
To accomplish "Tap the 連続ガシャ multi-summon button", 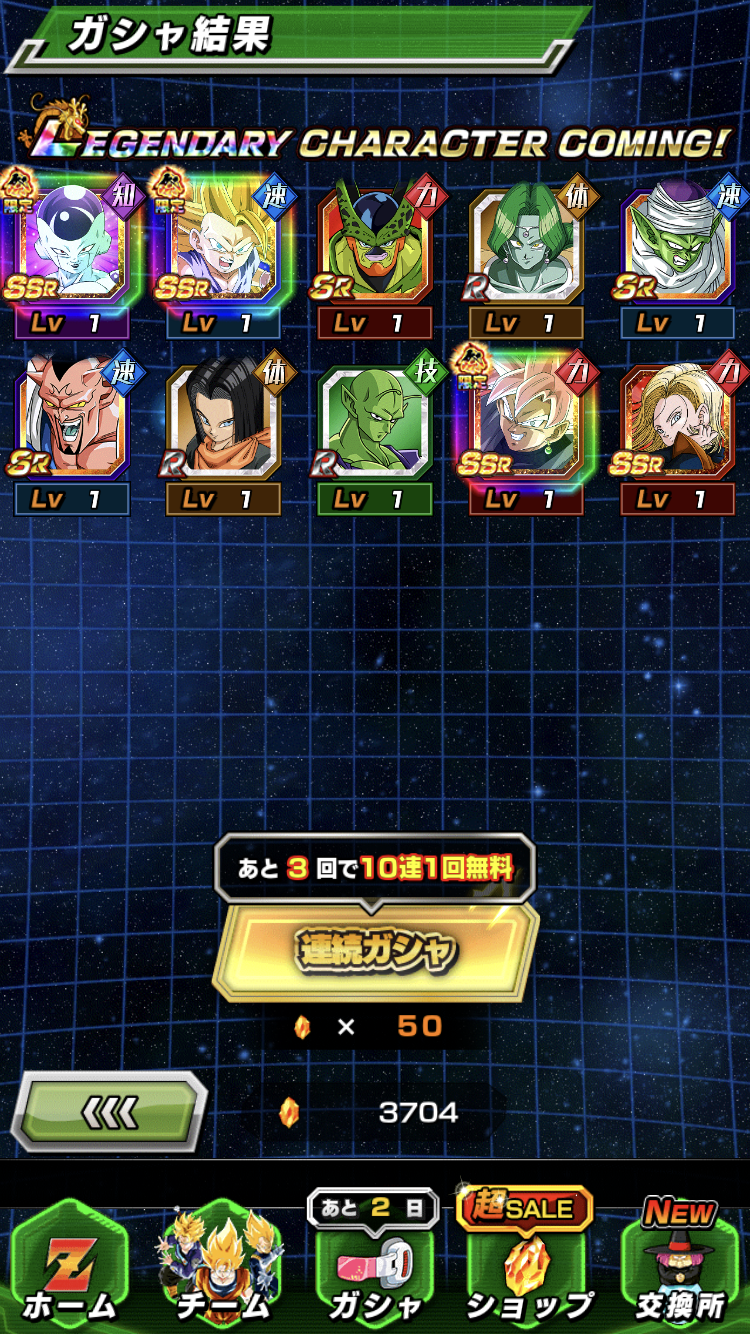I will tap(375, 950).
